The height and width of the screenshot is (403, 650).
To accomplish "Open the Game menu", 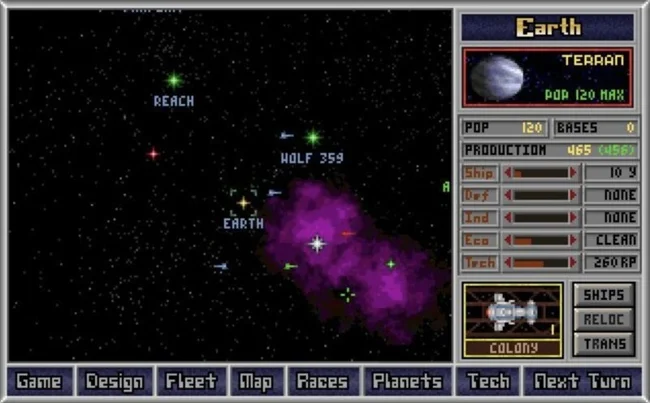I will pos(39,381).
